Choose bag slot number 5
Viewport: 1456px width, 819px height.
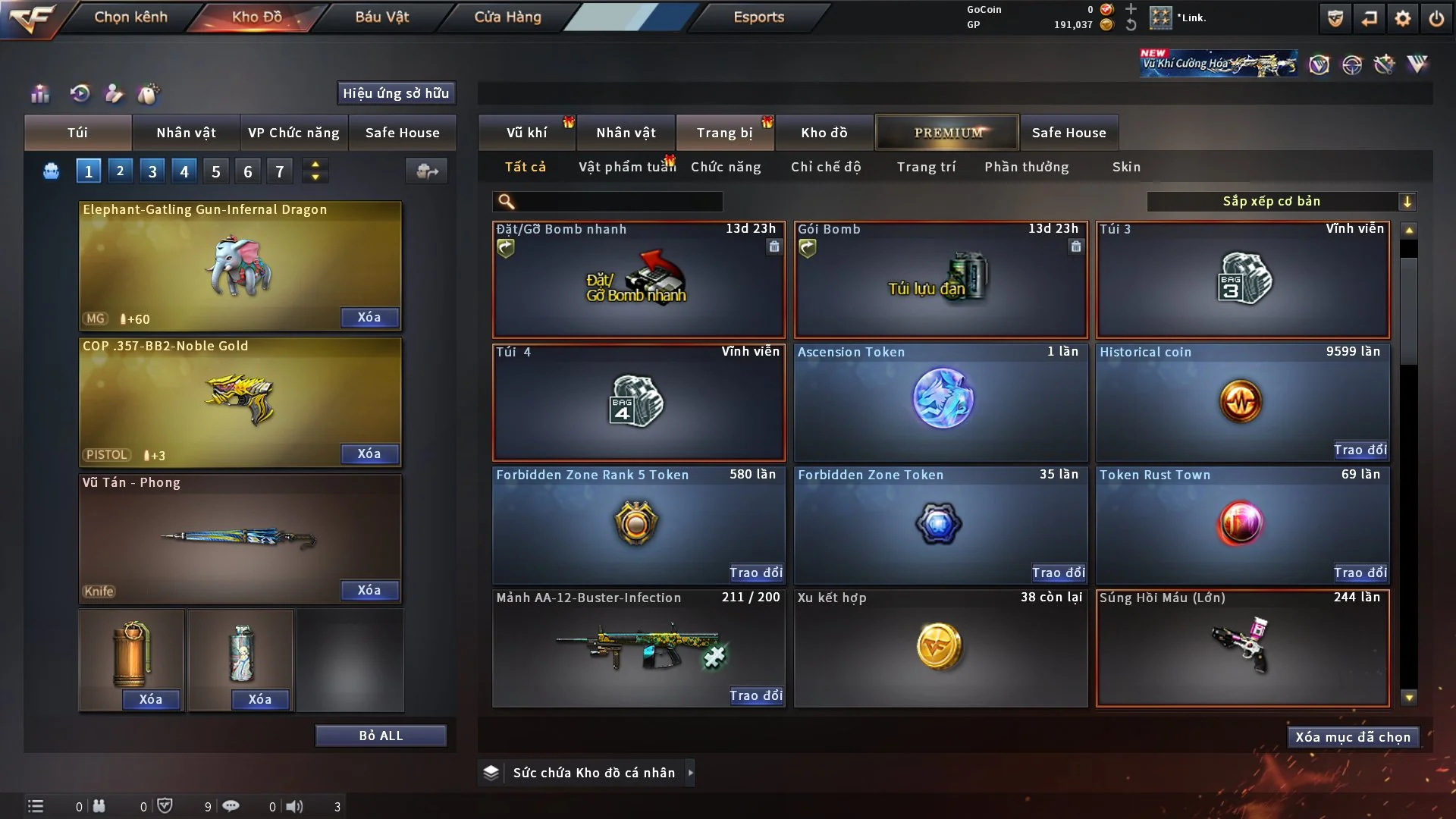[216, 171]
